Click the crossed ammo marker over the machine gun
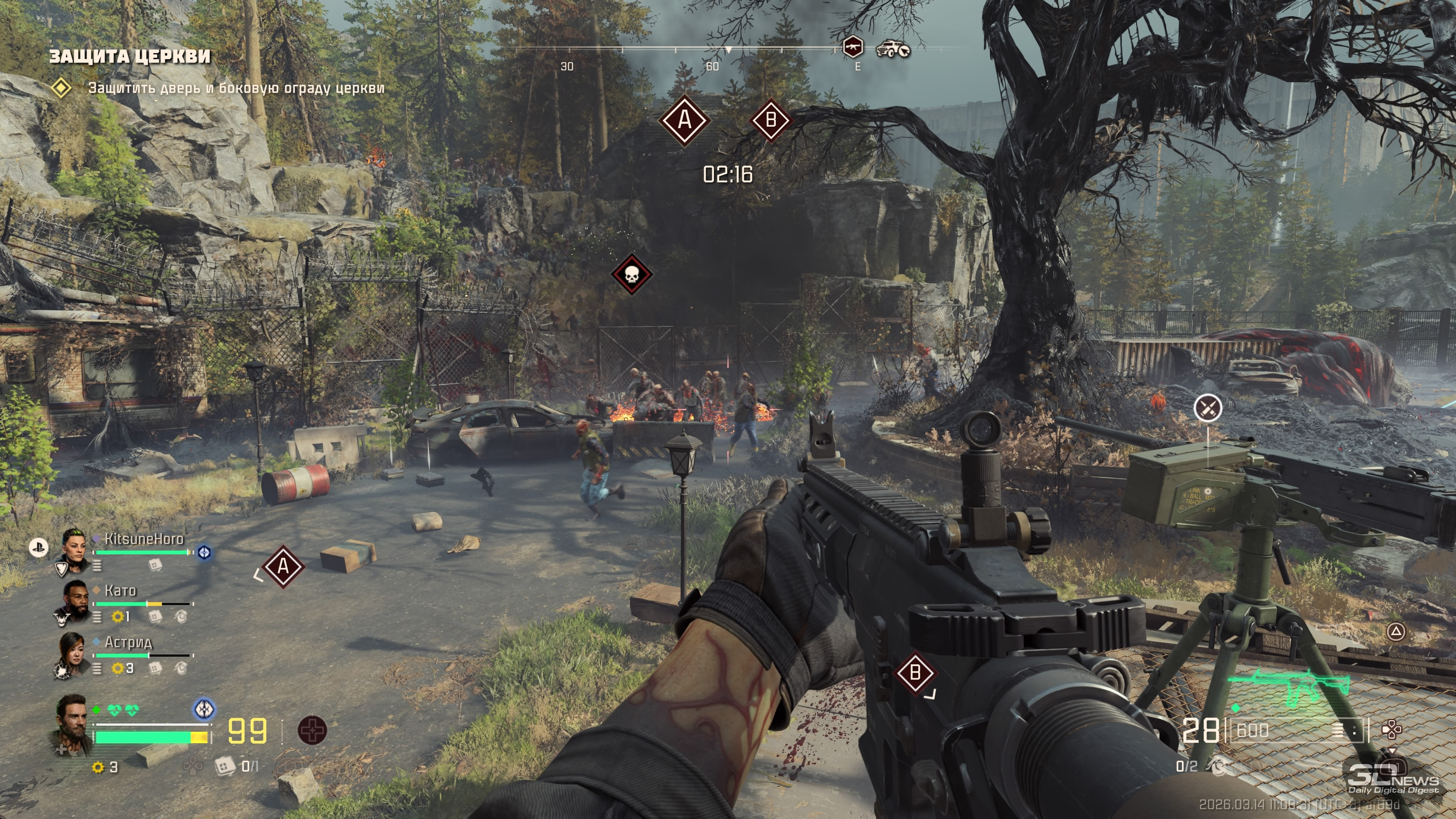Screen dimensions: 1456x819 tap(1208, 408)
